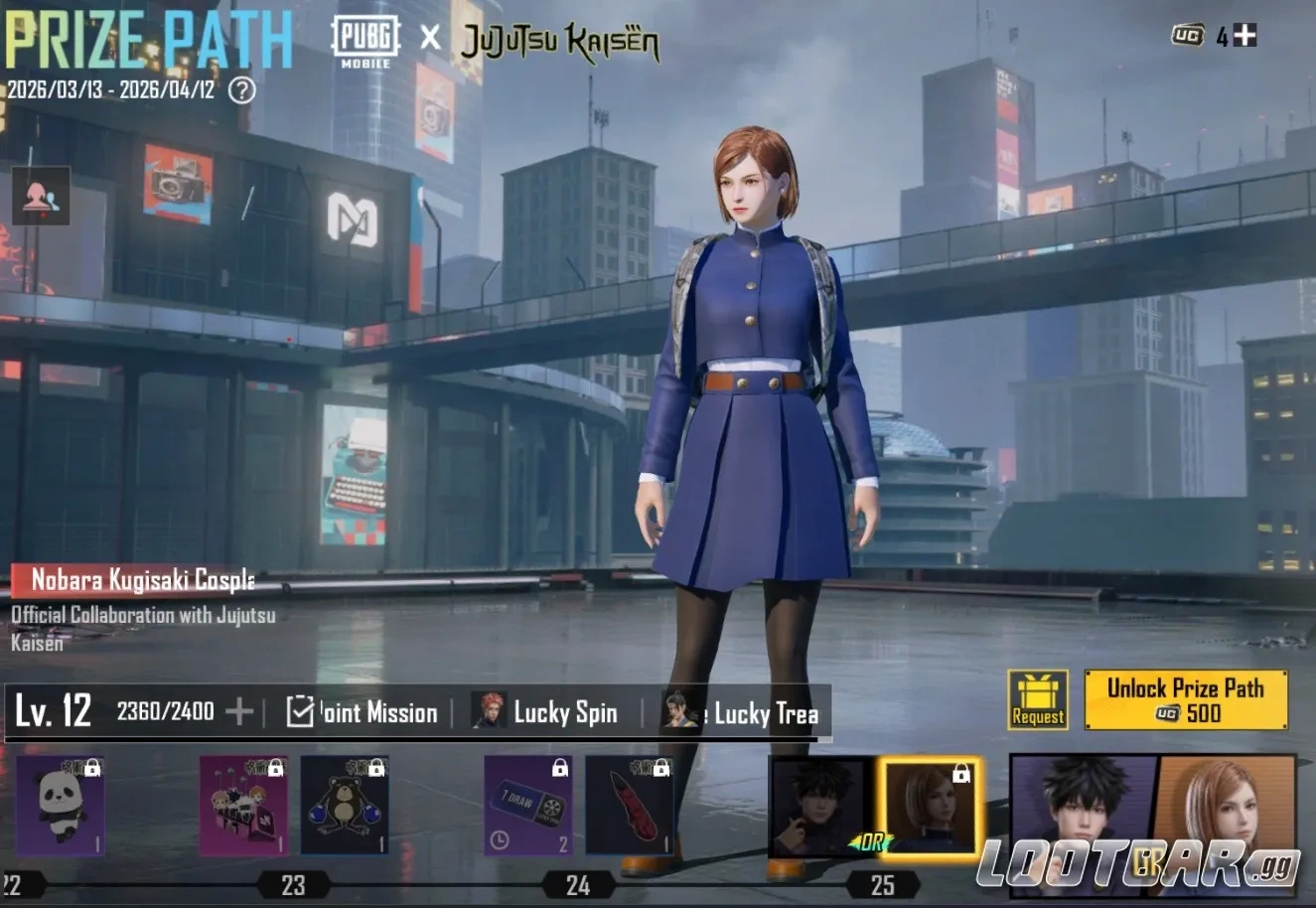Open the gift Request button
This screenshot has width=1316, height=908.
(x=1038, y=699)
